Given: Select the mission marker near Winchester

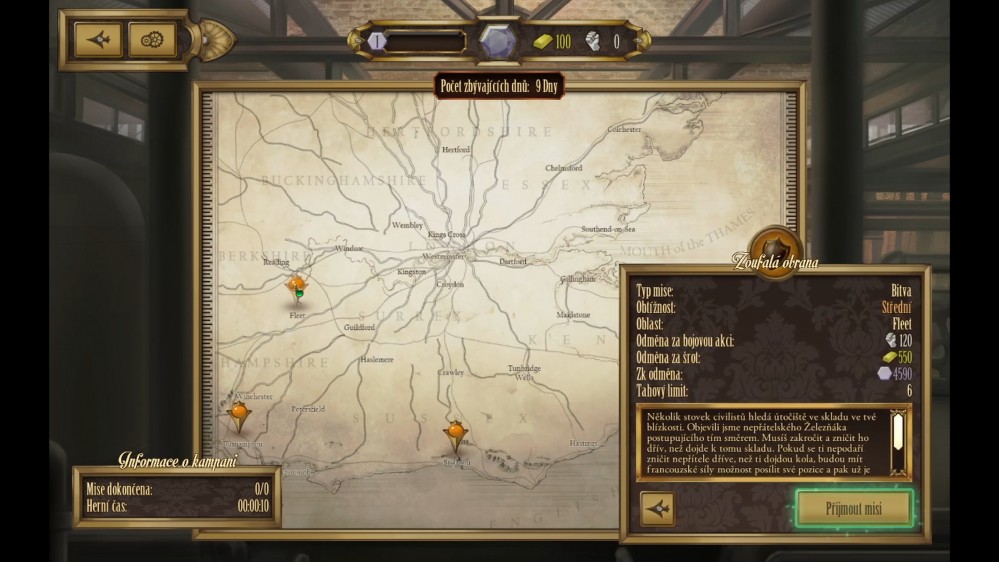Looking at the screenshot, I should click(x=239, y=412).
